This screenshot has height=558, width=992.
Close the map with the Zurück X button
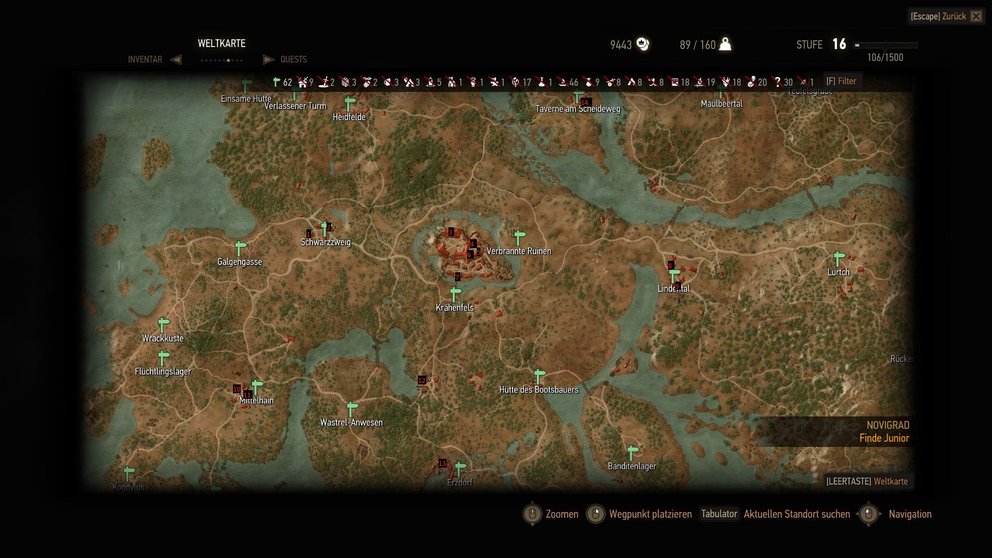pyautogui.click(x=976, y=16)
